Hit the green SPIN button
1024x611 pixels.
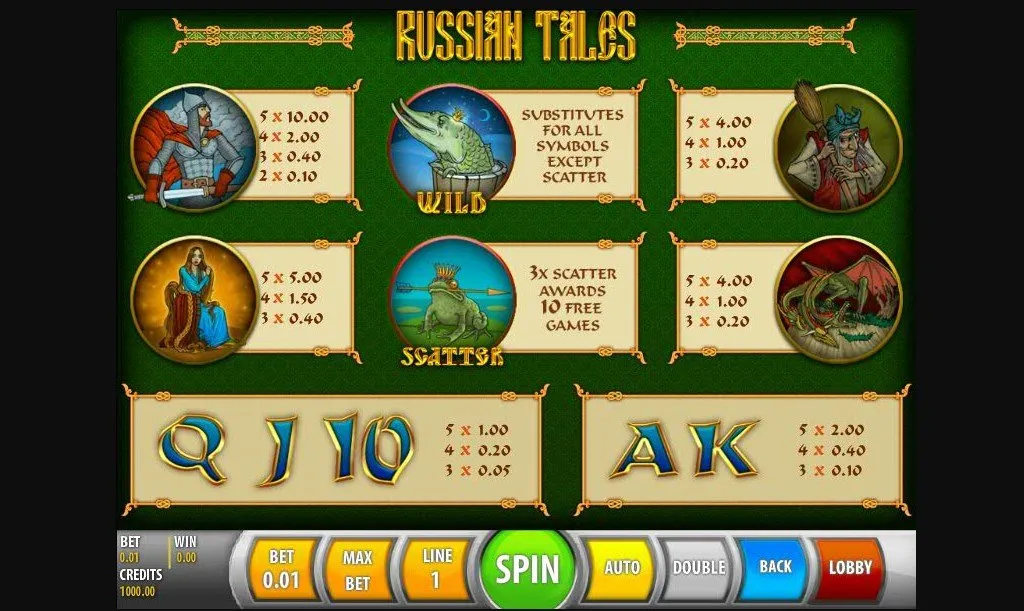click(528, 569)
